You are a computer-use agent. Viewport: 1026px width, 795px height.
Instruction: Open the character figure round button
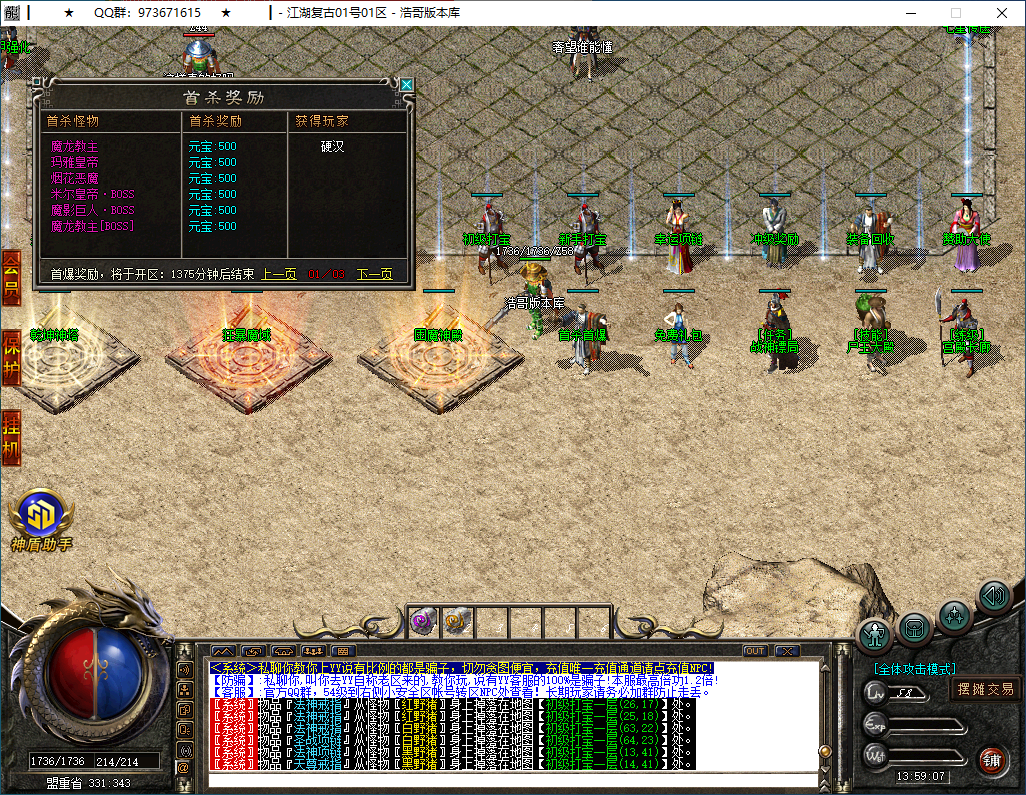coord(876,635)
